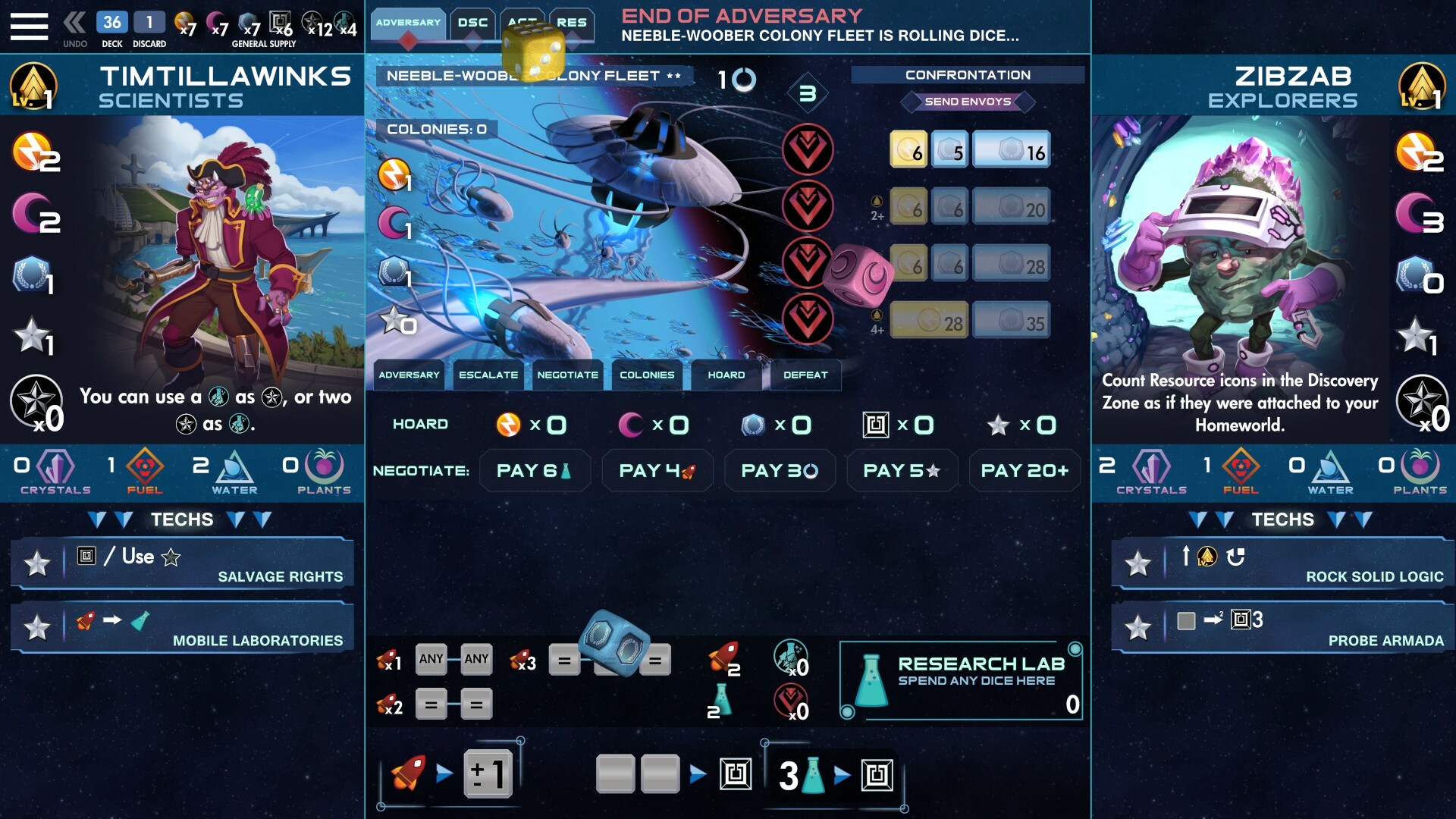Click the orange energy icon in the Hoard row

point(509,425)
